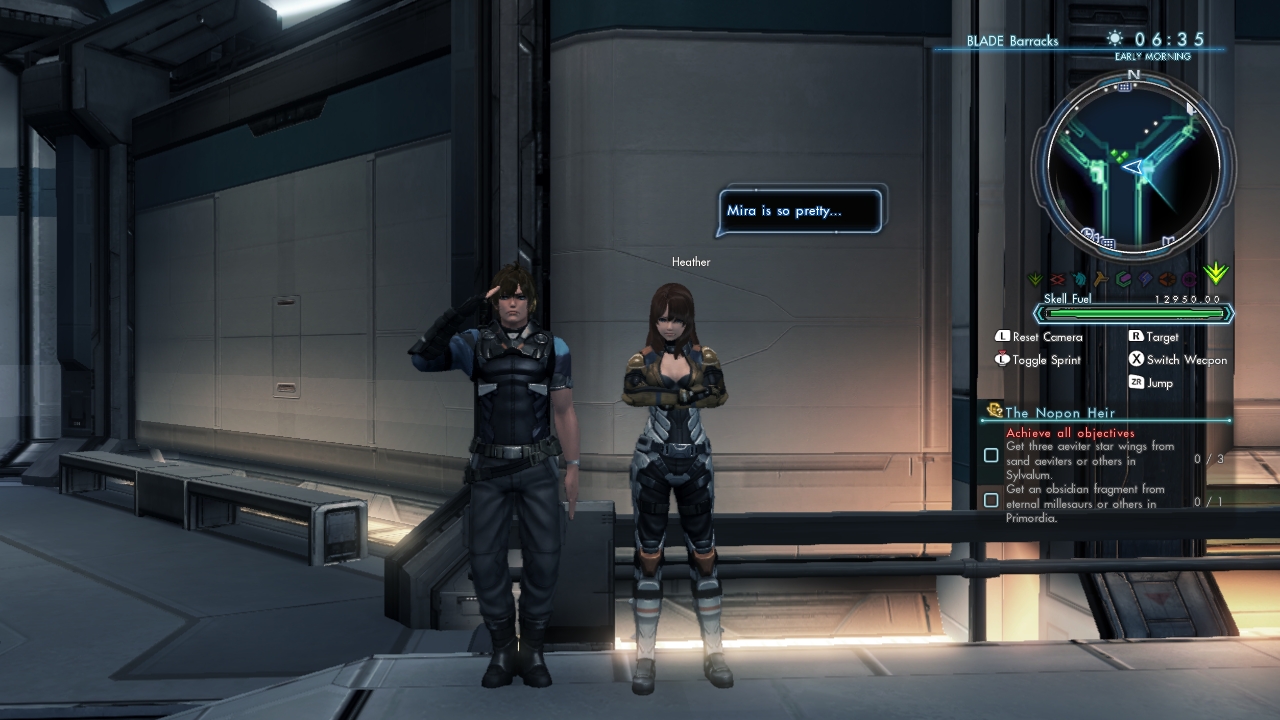The width and height of the screenshot is (1280, 720).
Task: Open the circular minimap
Action: click(1134, 165)
